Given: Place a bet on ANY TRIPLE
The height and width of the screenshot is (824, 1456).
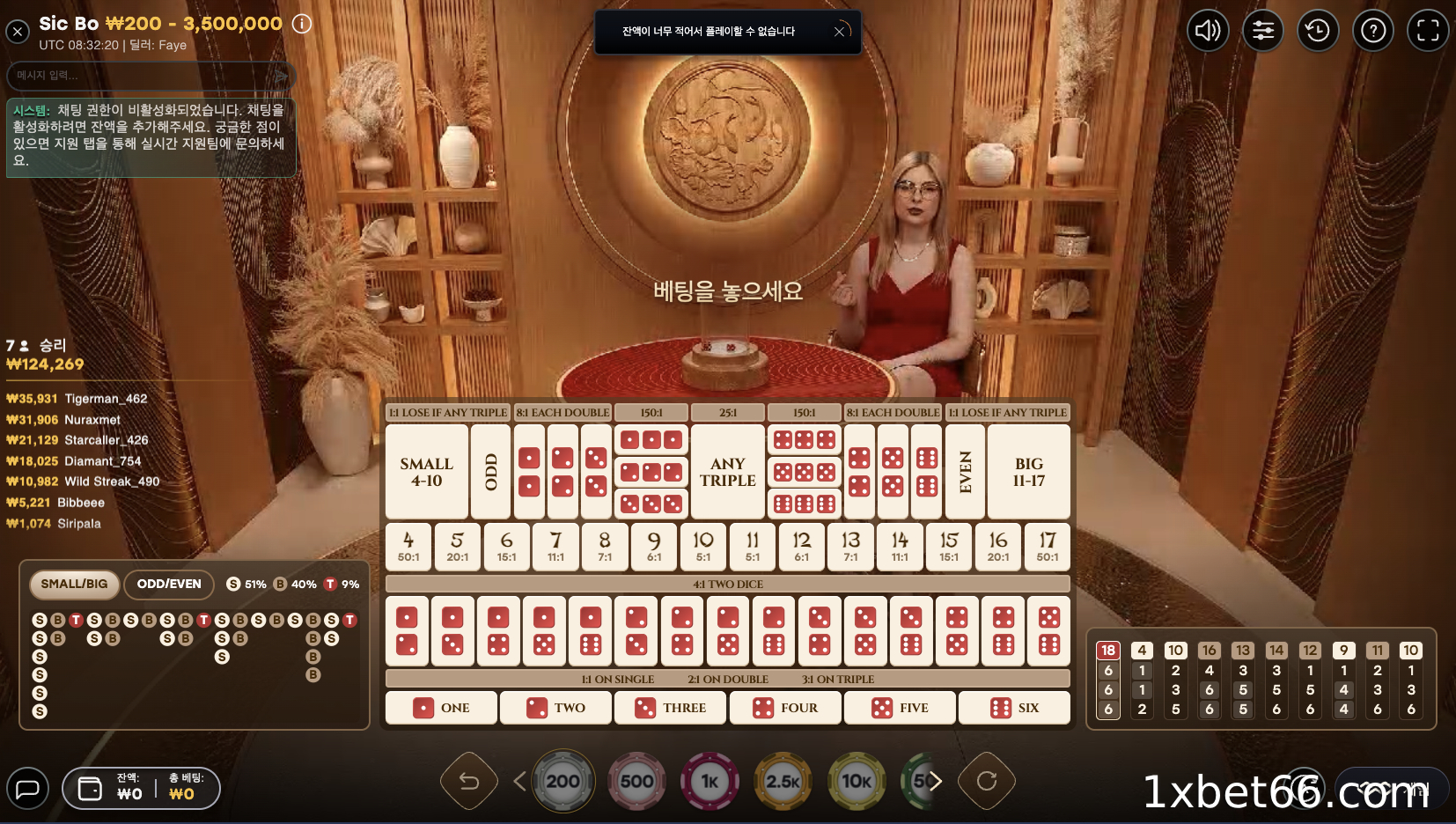Looking at the screenshot, I should tap(727, 472).
